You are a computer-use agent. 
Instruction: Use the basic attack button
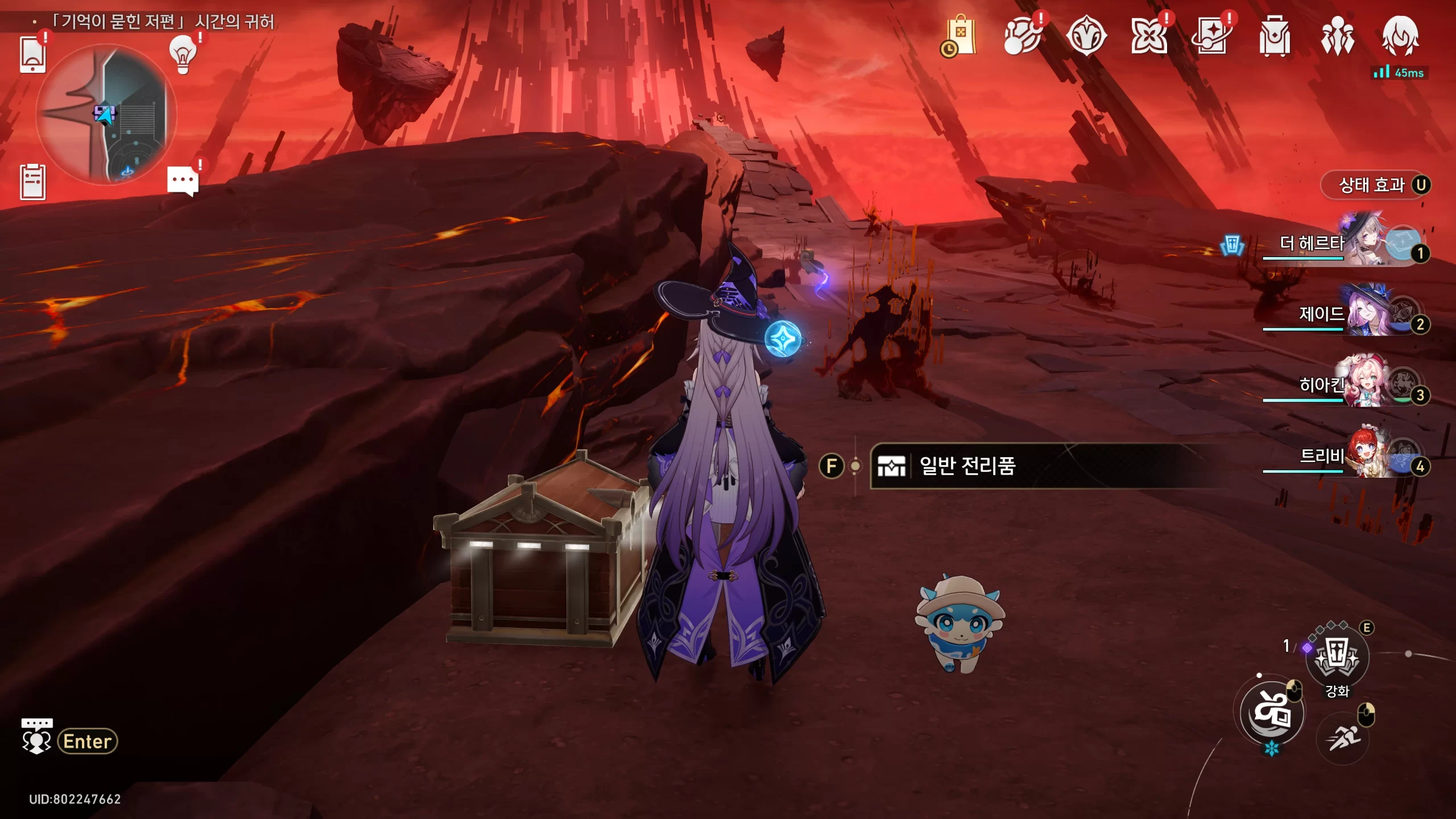pos(1272,713)
